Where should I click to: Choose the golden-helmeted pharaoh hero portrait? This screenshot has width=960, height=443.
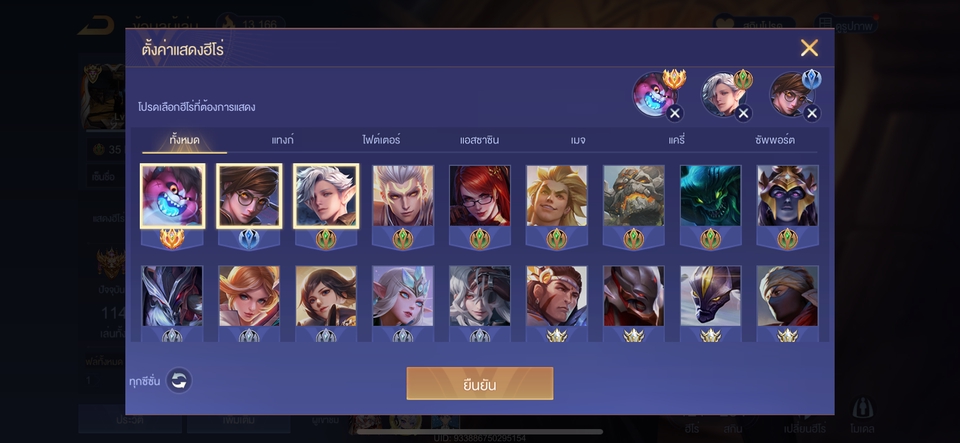[x=787, y=196]
